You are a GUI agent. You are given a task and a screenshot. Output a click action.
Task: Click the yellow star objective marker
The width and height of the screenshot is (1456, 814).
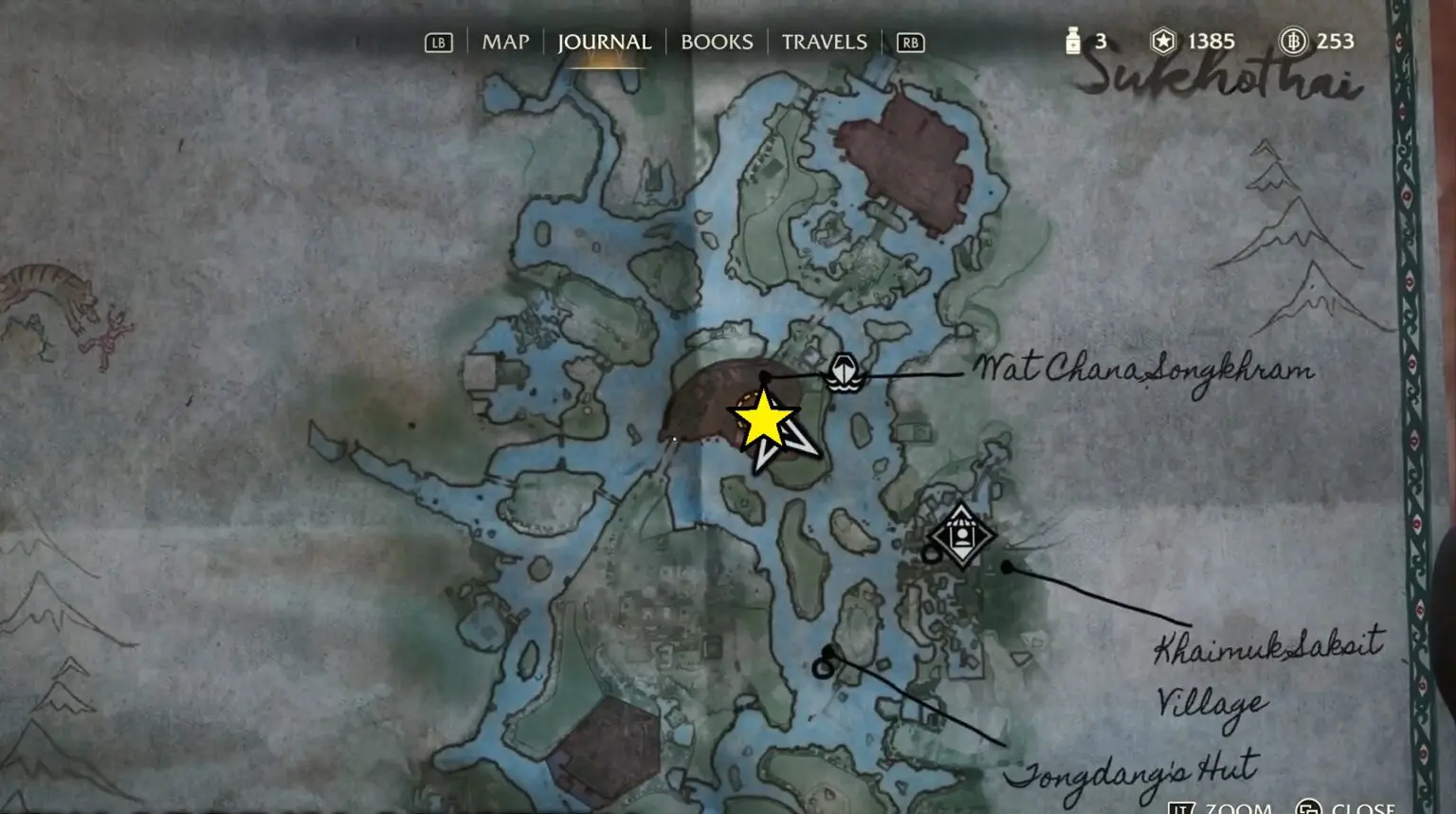pos(763,421)
